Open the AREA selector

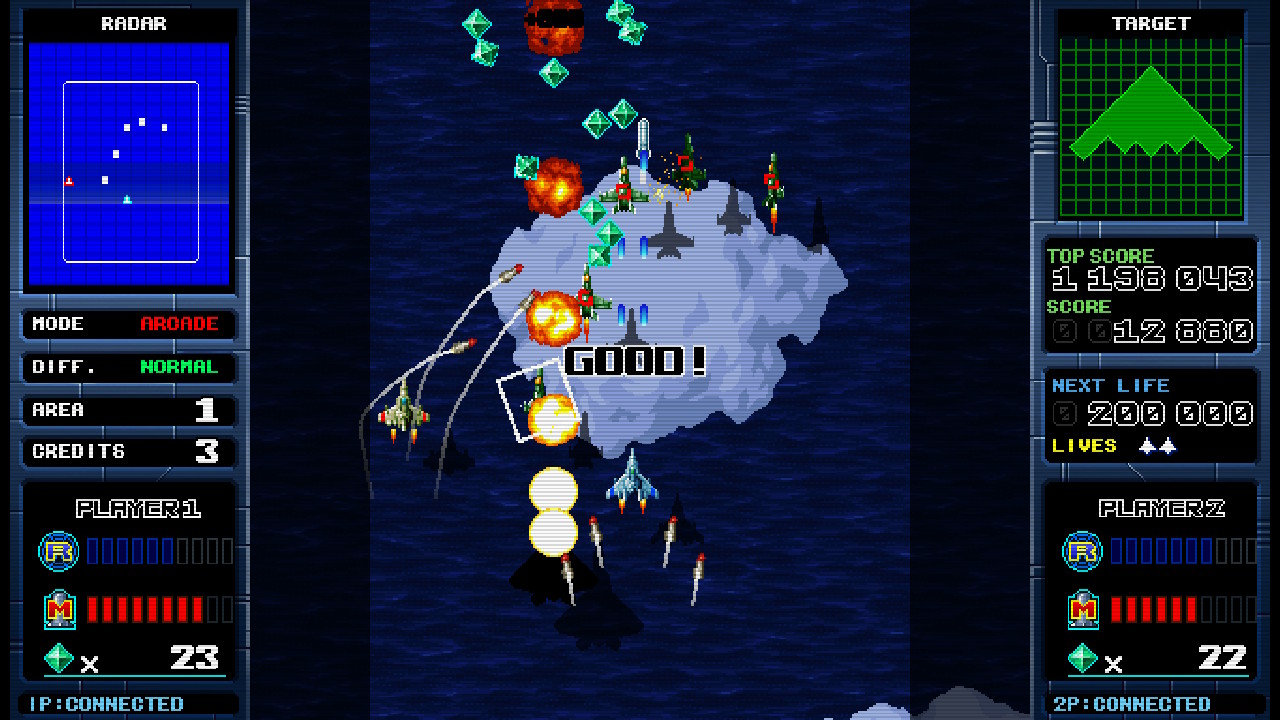point(128,409)
